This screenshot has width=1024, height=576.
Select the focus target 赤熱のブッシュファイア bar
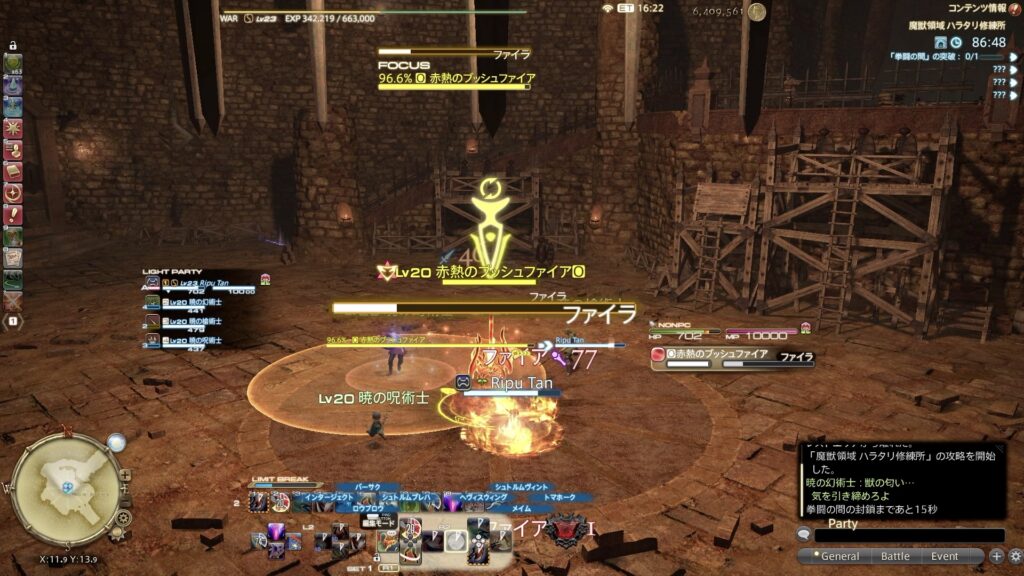(x=455, y=79)
